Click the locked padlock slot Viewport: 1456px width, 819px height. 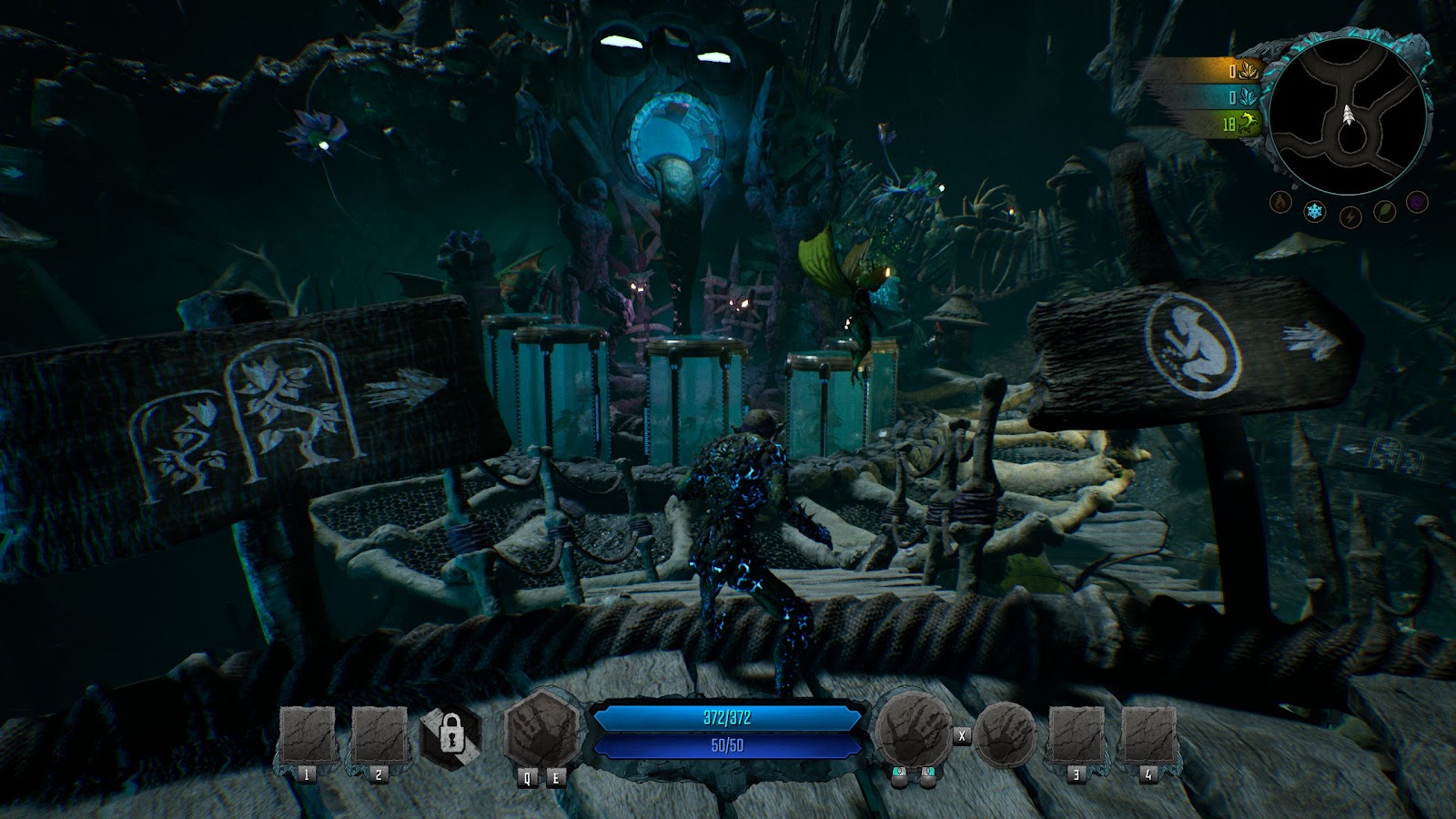click(x=450, y=733)
